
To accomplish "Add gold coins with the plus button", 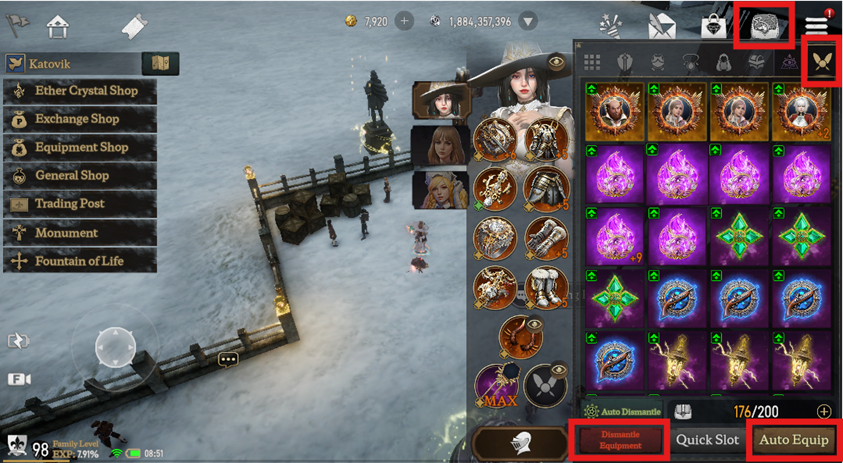I will (x=404, y=21).
